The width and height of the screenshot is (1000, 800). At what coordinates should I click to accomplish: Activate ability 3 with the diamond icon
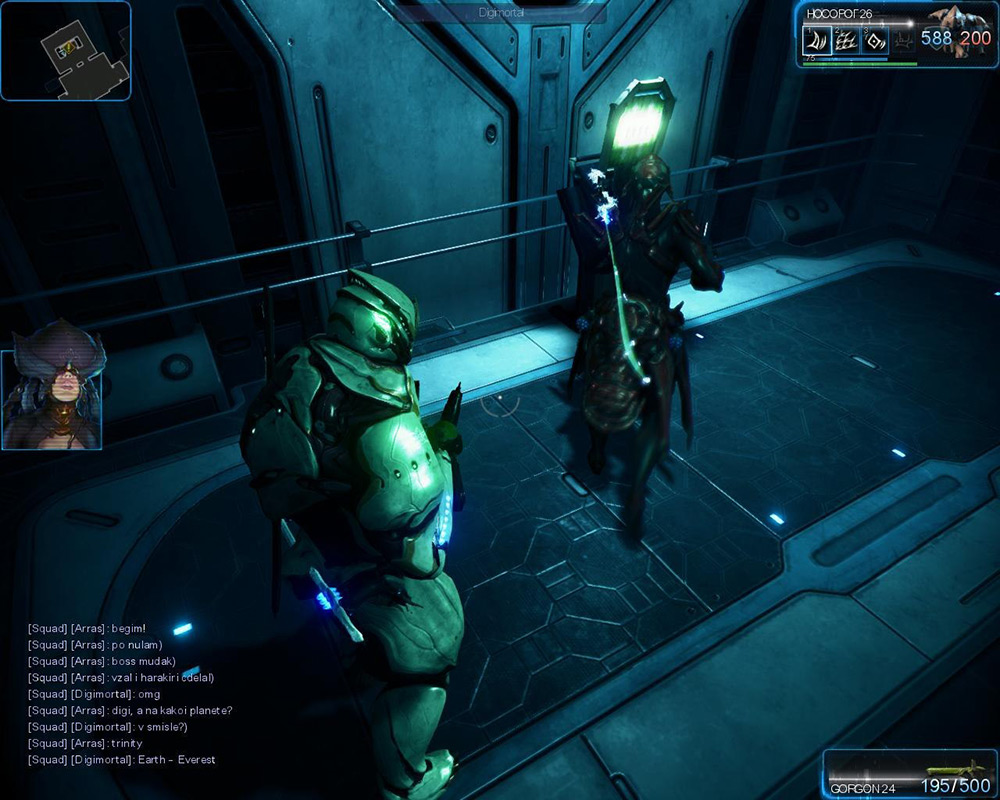875,41
